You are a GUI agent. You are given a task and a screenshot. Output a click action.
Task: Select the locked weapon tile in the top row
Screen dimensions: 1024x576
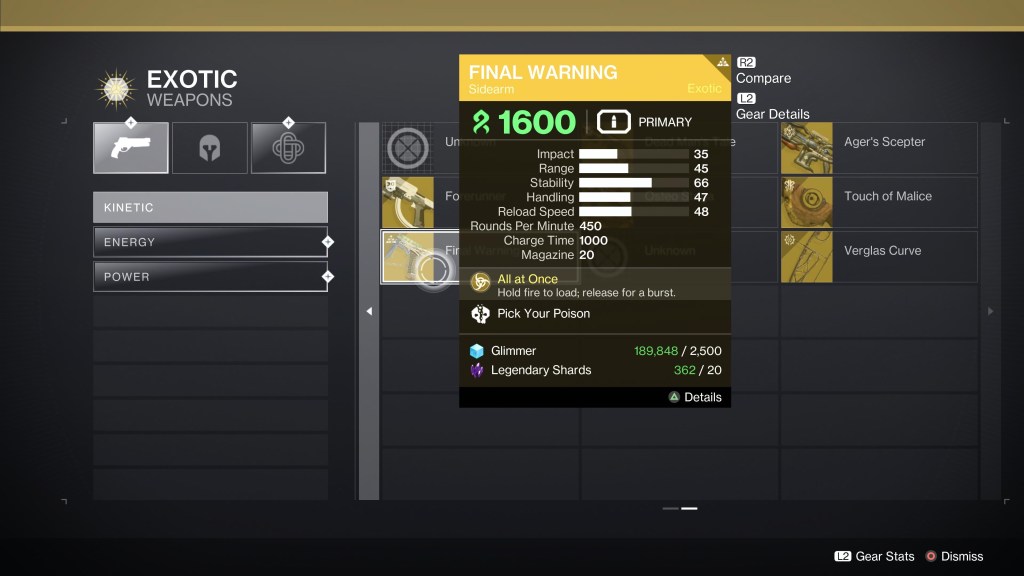(x=408, y=148)
